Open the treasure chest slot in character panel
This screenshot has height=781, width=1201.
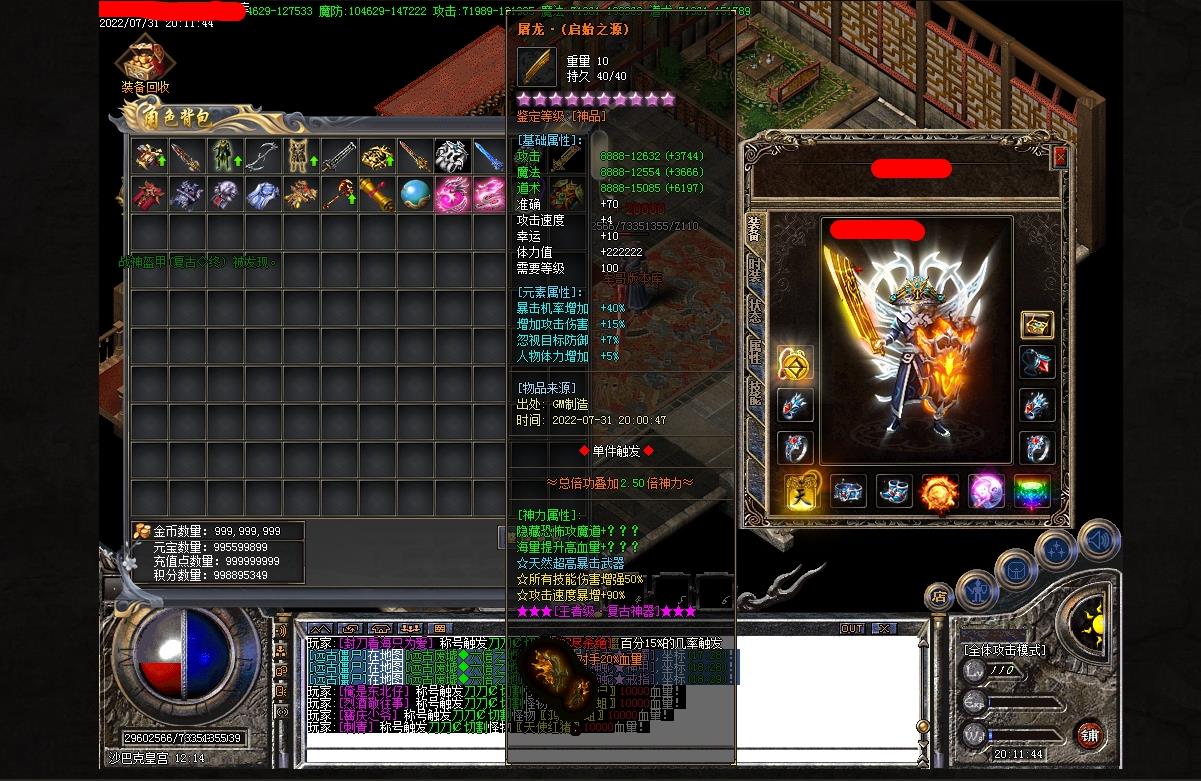(x=1037, y=324)
